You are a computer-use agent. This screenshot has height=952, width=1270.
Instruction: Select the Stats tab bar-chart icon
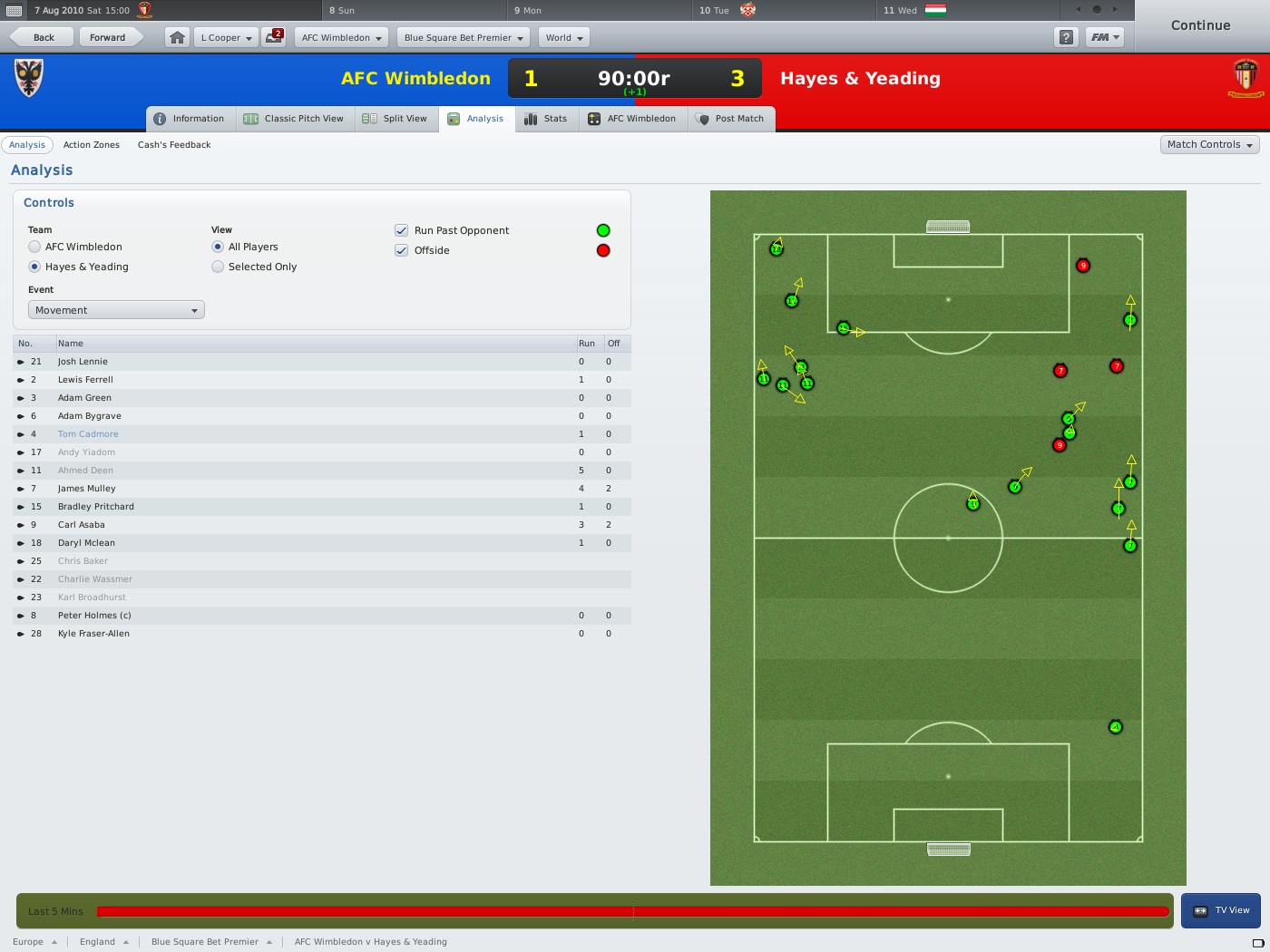coord(531,118)
